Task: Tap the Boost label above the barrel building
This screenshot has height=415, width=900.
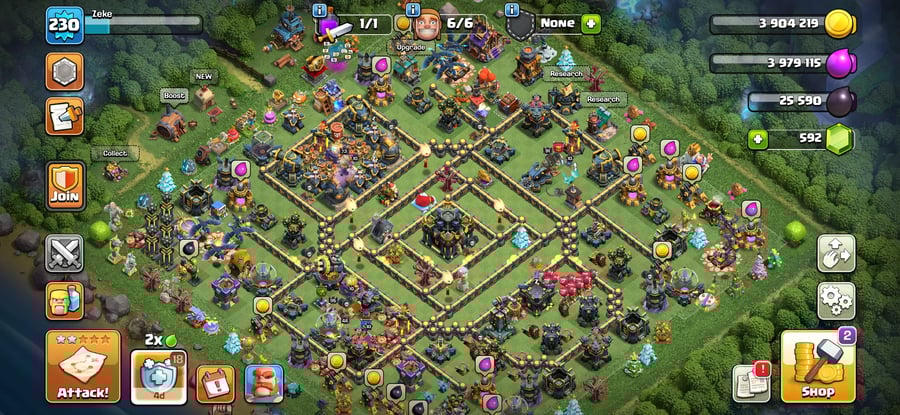Action: 172,96
